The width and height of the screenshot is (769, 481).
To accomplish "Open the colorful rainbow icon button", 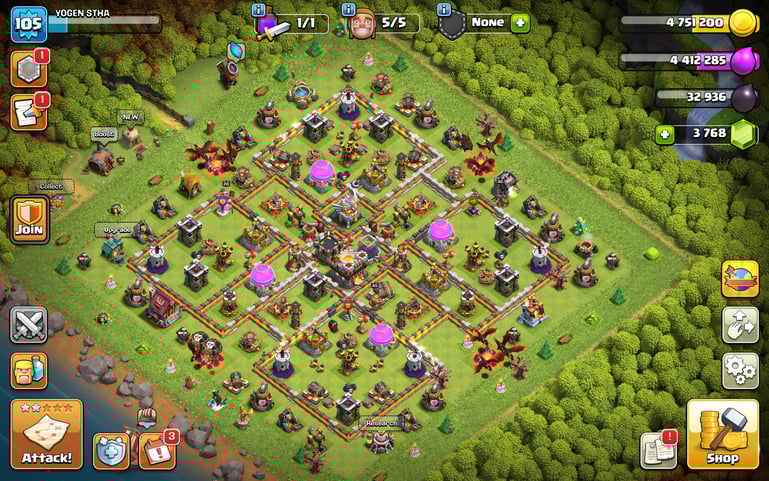I will coord(740,279).
